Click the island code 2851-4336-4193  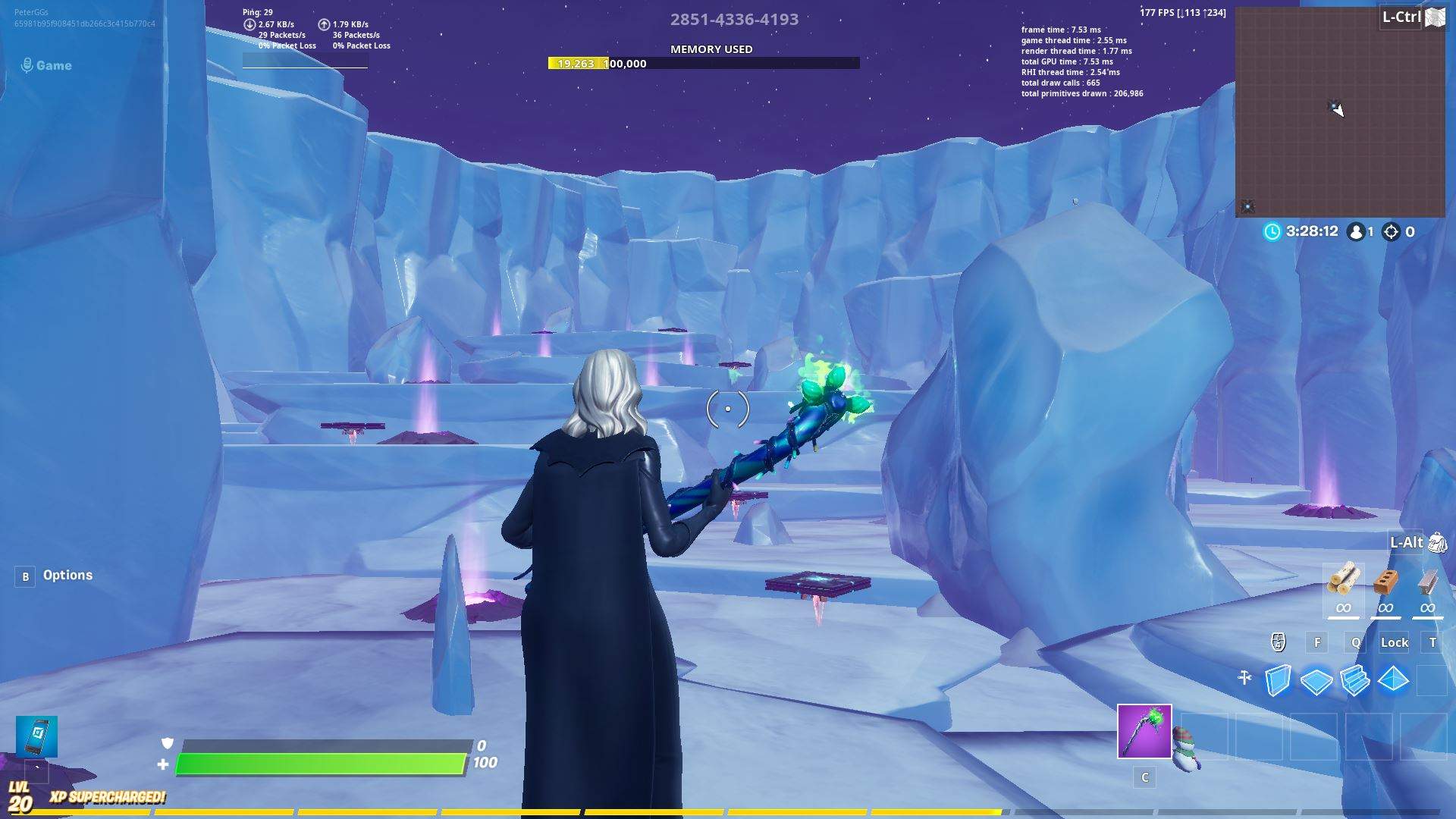pyautogui.click(x=734, y=19)
